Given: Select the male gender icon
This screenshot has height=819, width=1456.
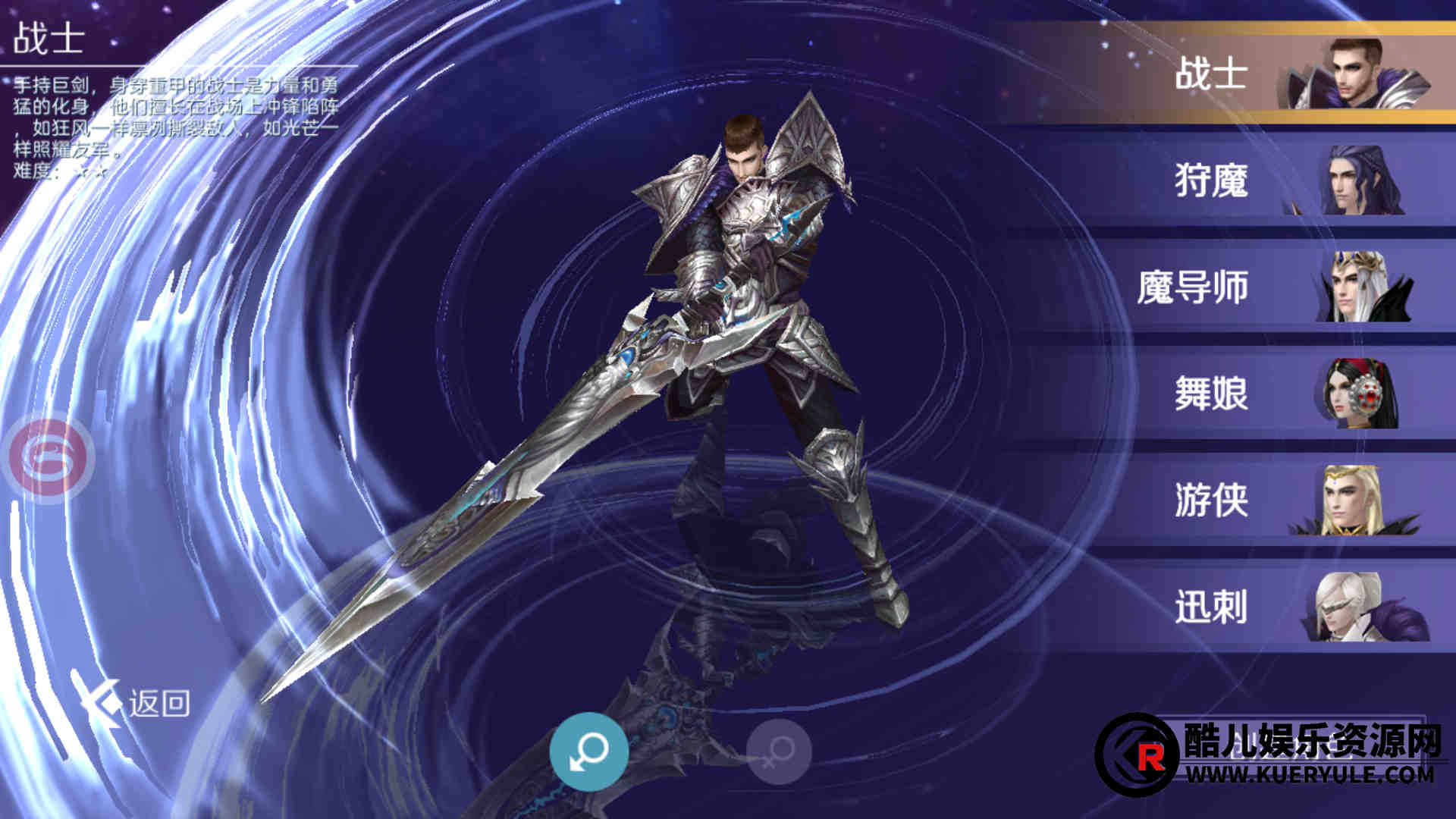Looking at the screenshot, I should click(588, 752).
